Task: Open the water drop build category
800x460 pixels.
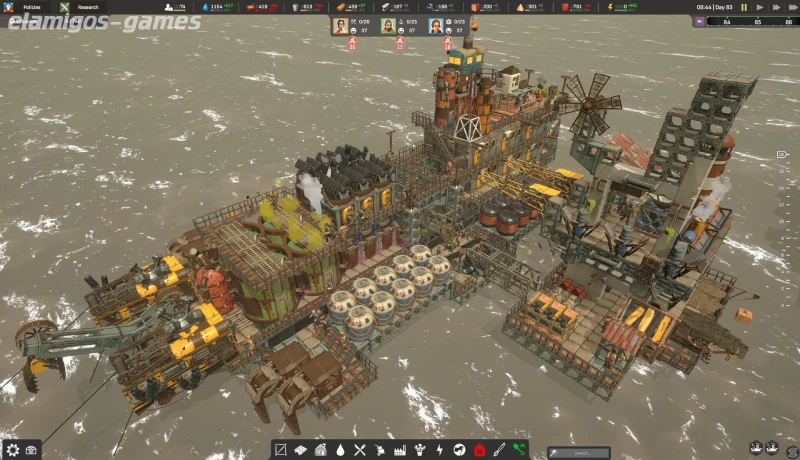Action: [340, 450]
